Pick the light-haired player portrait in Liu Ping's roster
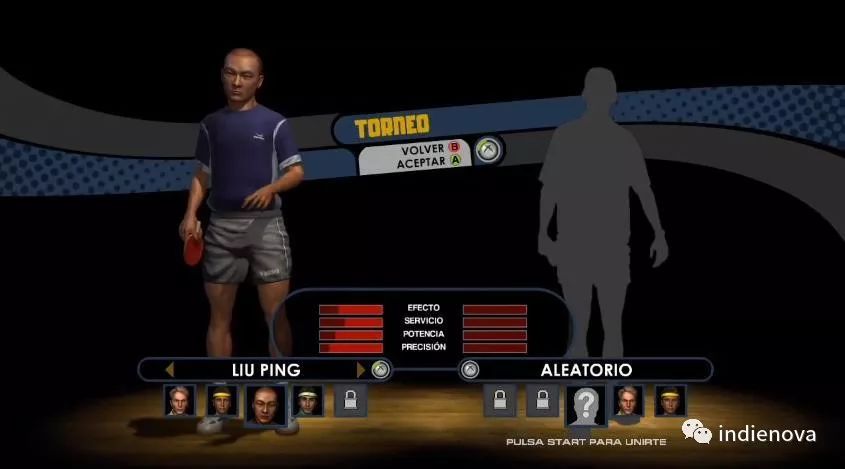The image size is (845, 469). coord(180,400)
